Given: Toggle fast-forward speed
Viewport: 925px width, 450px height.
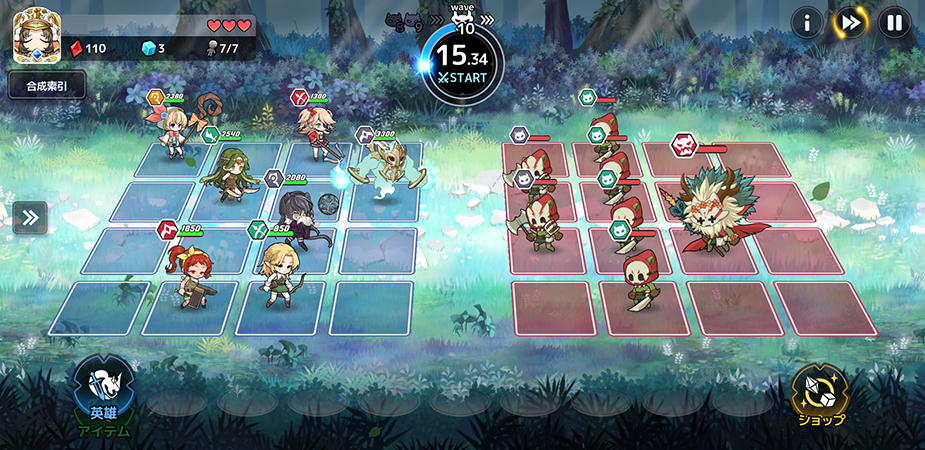Looking at the screenshot, I should pos(850,21).
